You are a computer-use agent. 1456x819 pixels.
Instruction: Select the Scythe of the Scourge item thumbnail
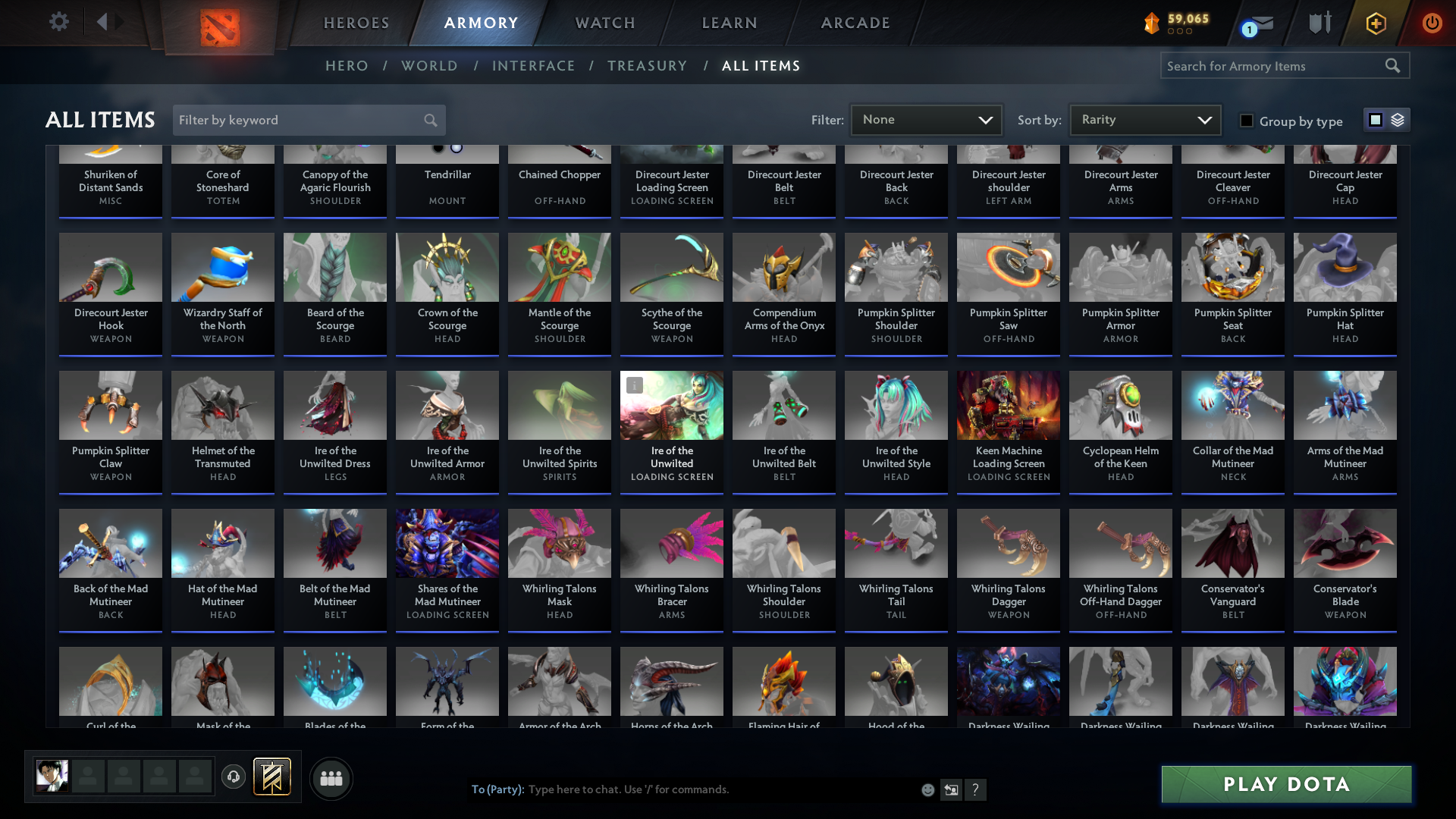tap(671, 267)
